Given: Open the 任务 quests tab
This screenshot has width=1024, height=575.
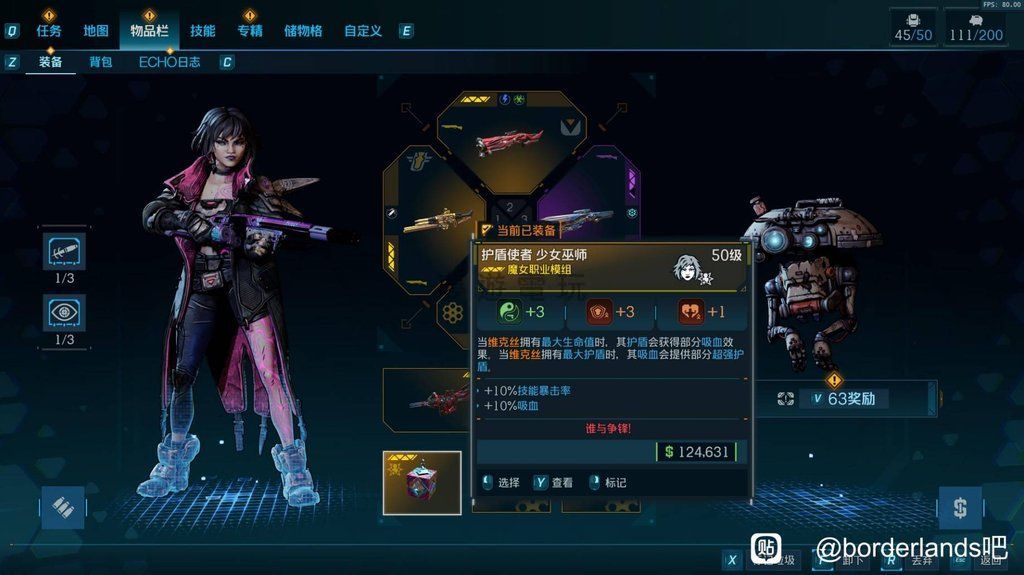Looking at the screenshot, I should [49, 31].
